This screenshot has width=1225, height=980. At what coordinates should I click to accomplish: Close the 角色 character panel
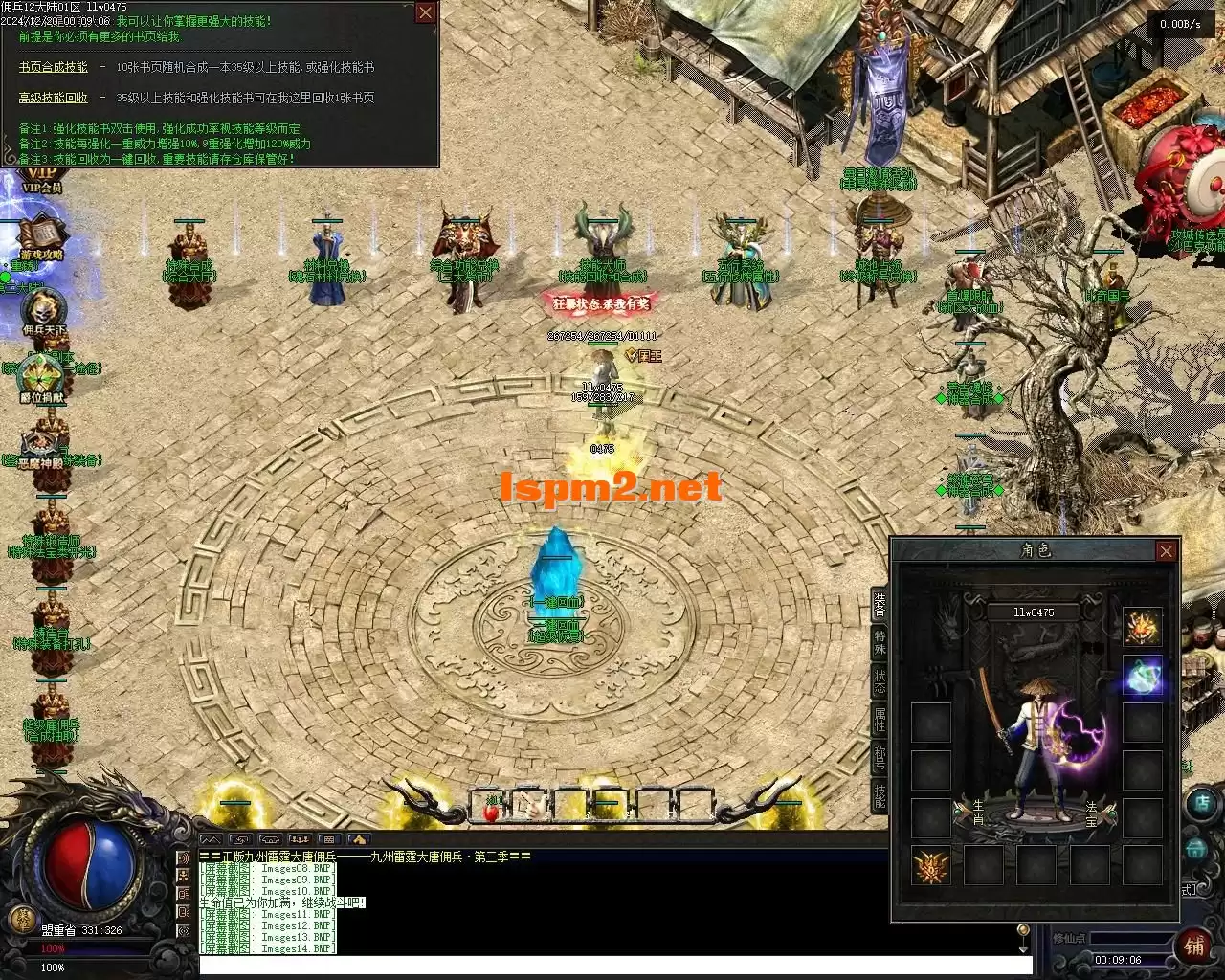pyautogui.click(x=1166, y=551)
